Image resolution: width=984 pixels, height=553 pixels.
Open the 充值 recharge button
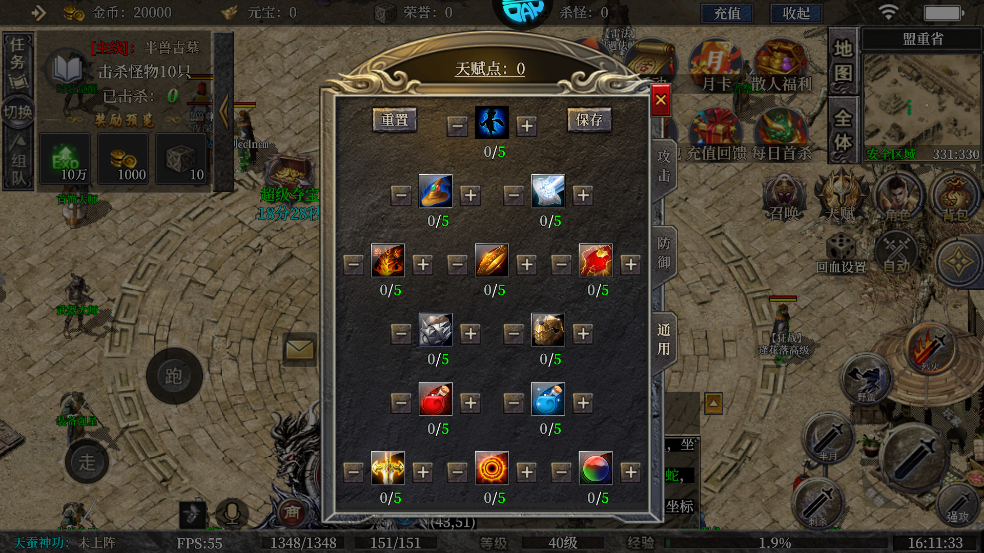click(x=728, y=13)
